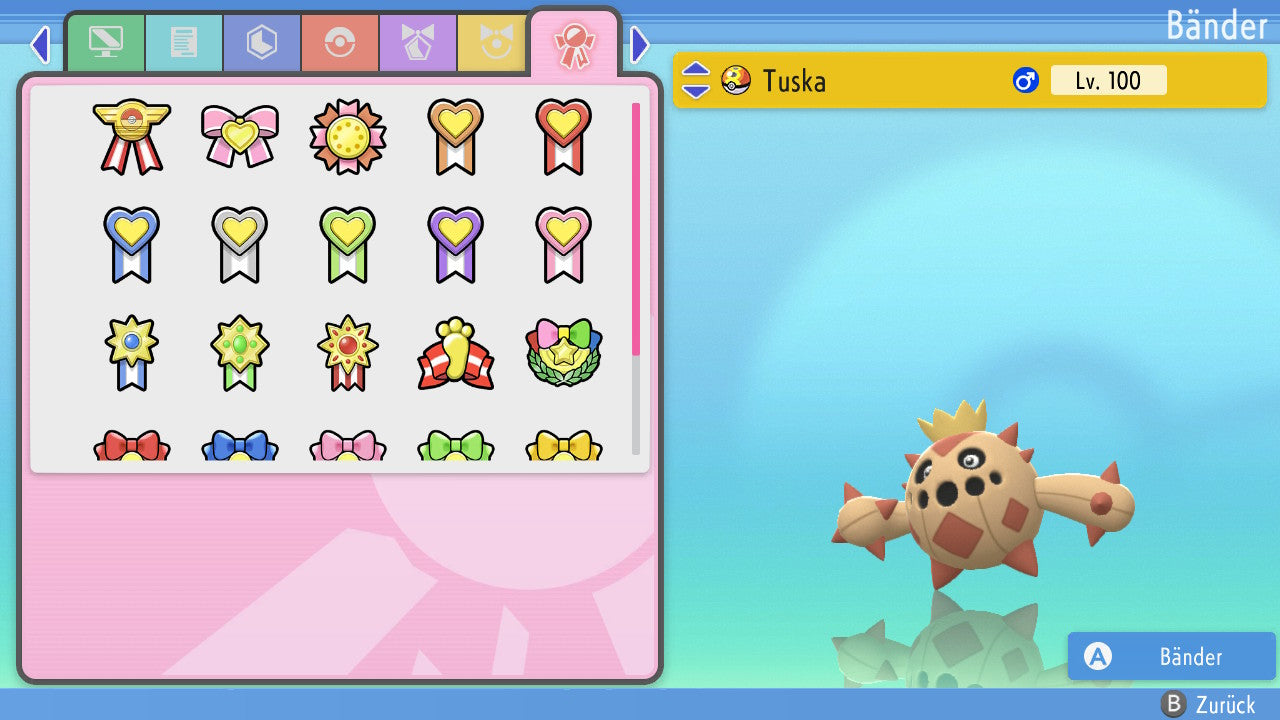This screenshot has height=720, width=1280.
Task: Switch Pokémon using arrows beside Tuska
Action: point(696,80)
